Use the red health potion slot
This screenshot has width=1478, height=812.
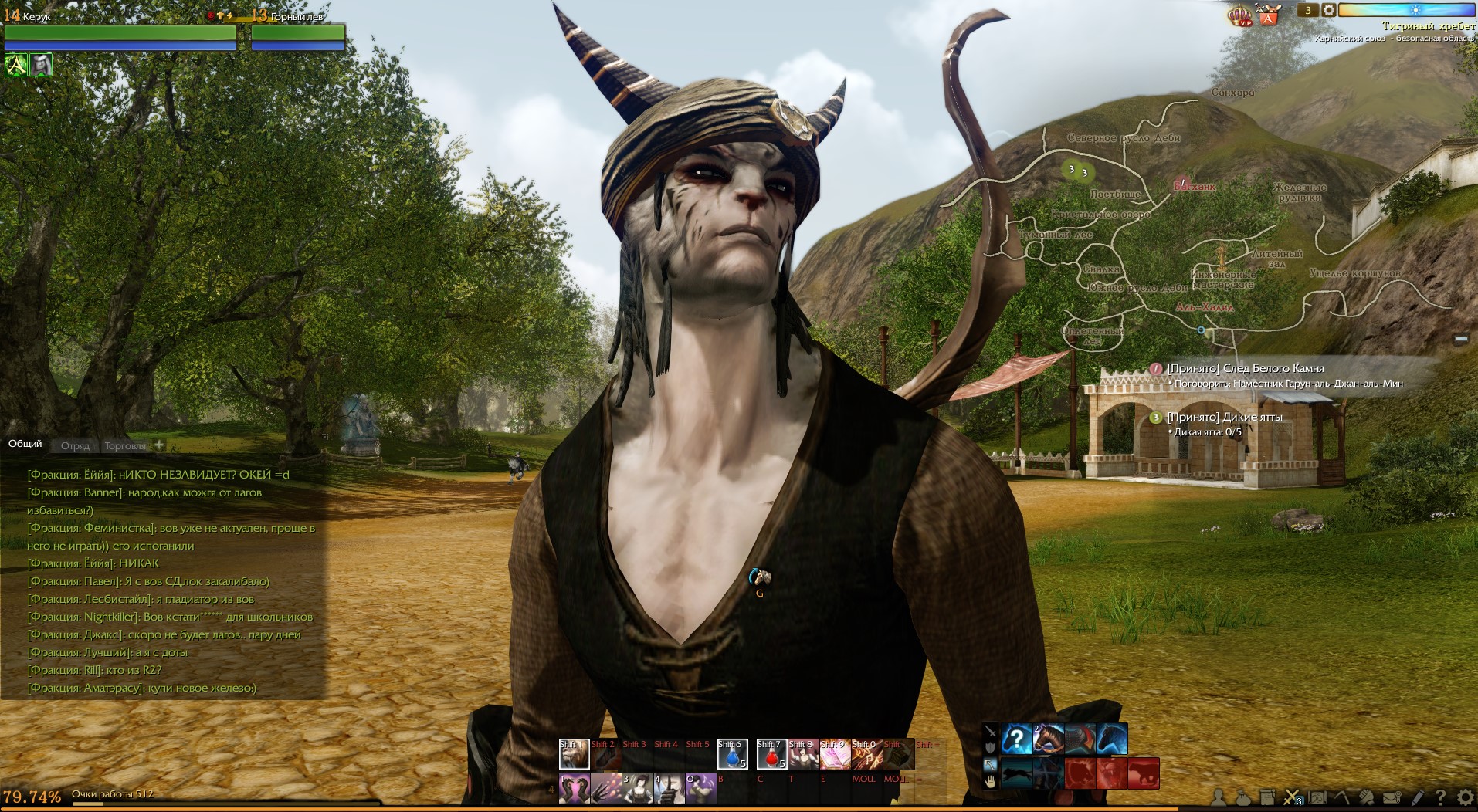point(771,754)
